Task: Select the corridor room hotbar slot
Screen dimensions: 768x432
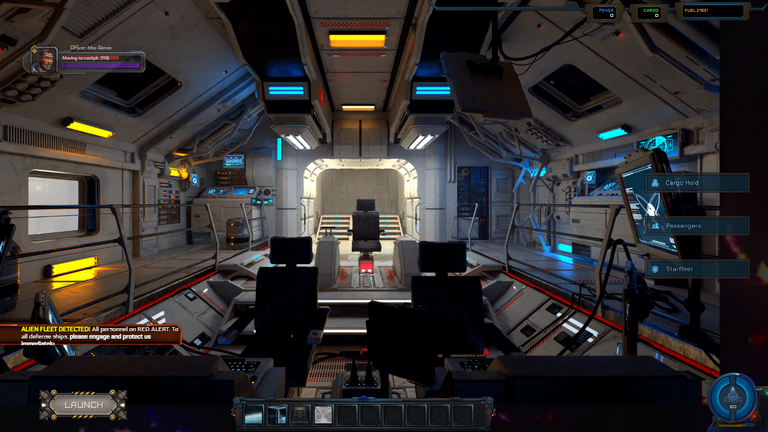Action: pos(277,414)
